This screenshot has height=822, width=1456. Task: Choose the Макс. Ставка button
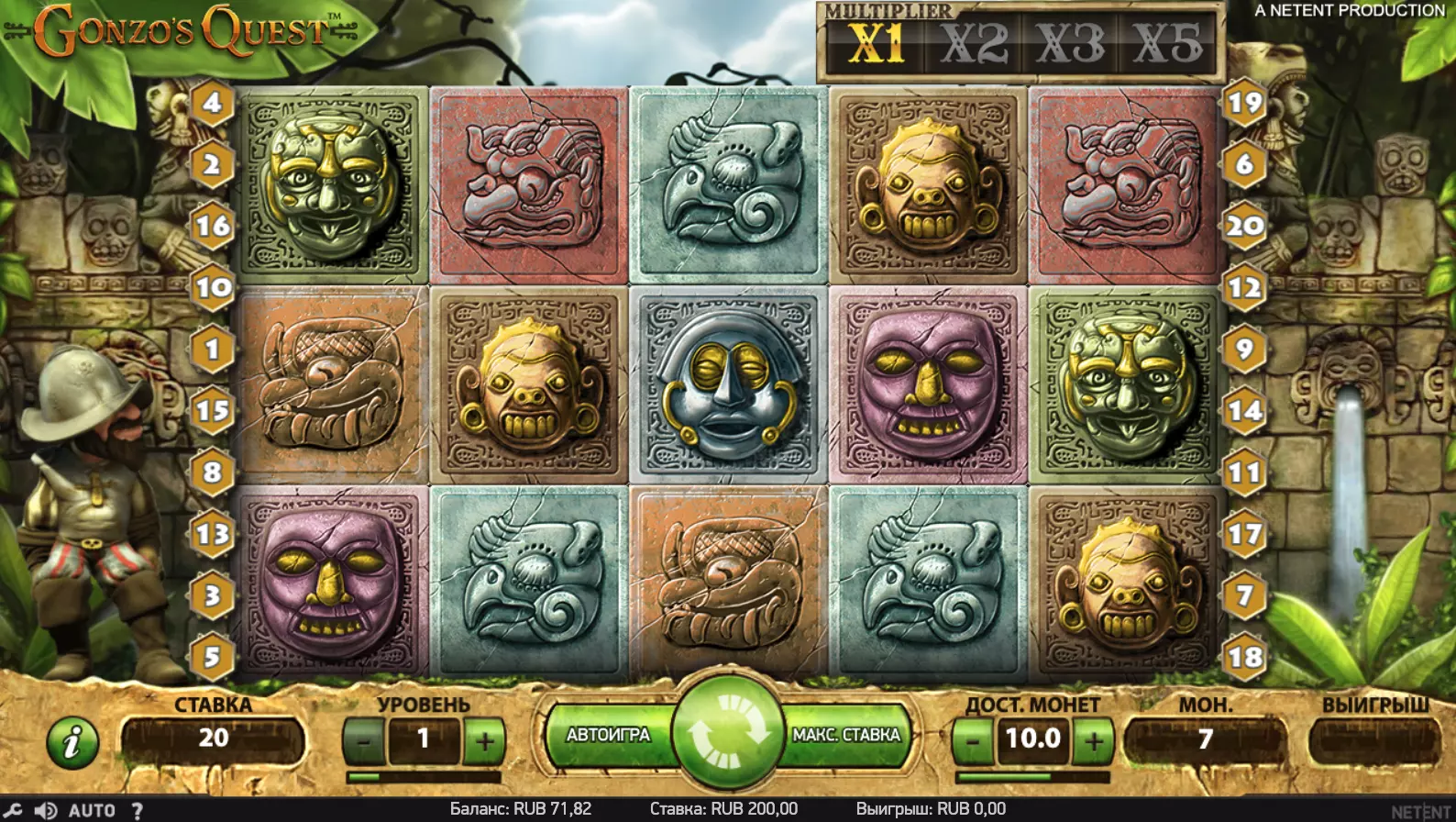pyautogui.click(x=846, y=735)
